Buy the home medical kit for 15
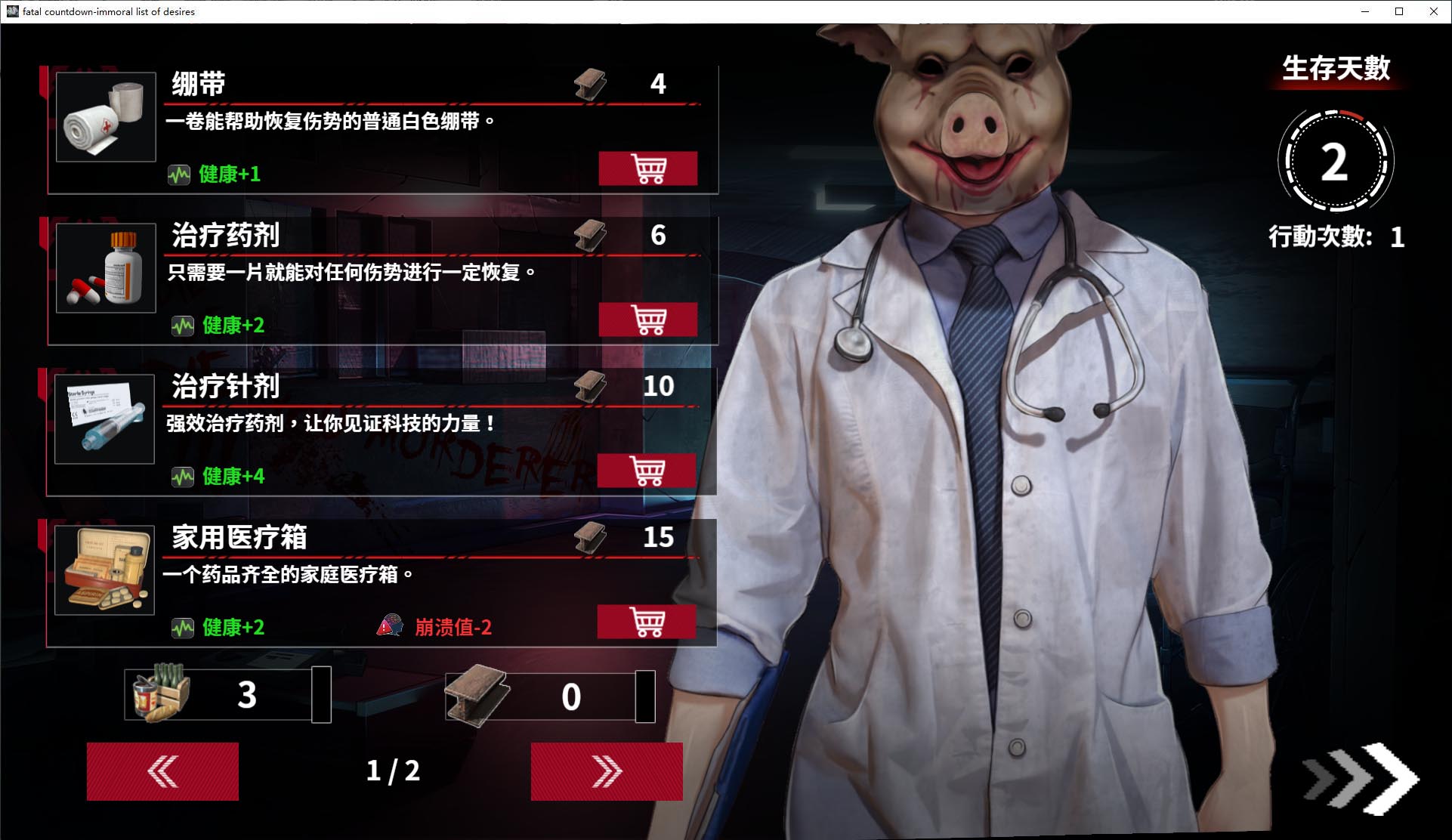The width and height of the screenshot is (1452, 840). tap(648, 621)
